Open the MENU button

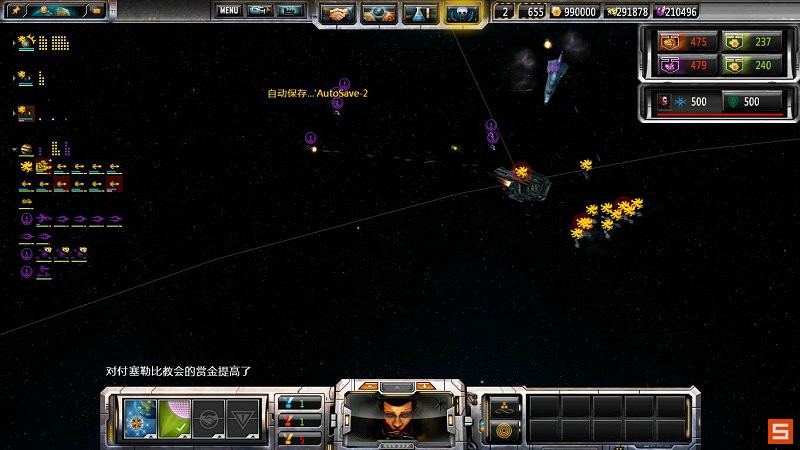[x=229, y=10]
